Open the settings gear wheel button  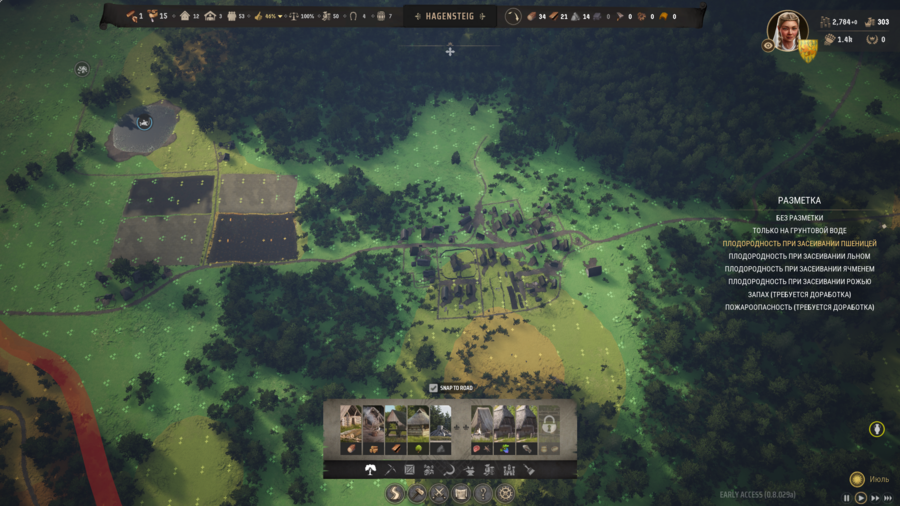pyautogui.click(x=506, y=493)
